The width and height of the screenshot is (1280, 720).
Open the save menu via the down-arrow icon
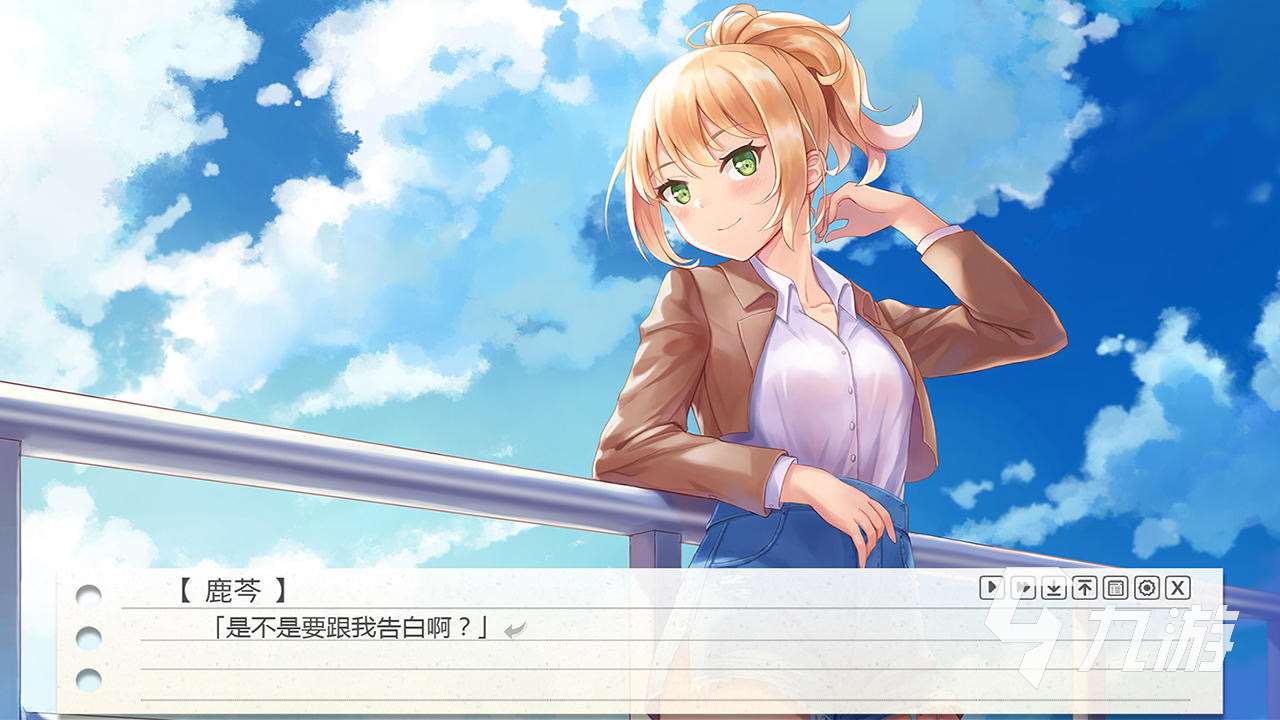1053,588
